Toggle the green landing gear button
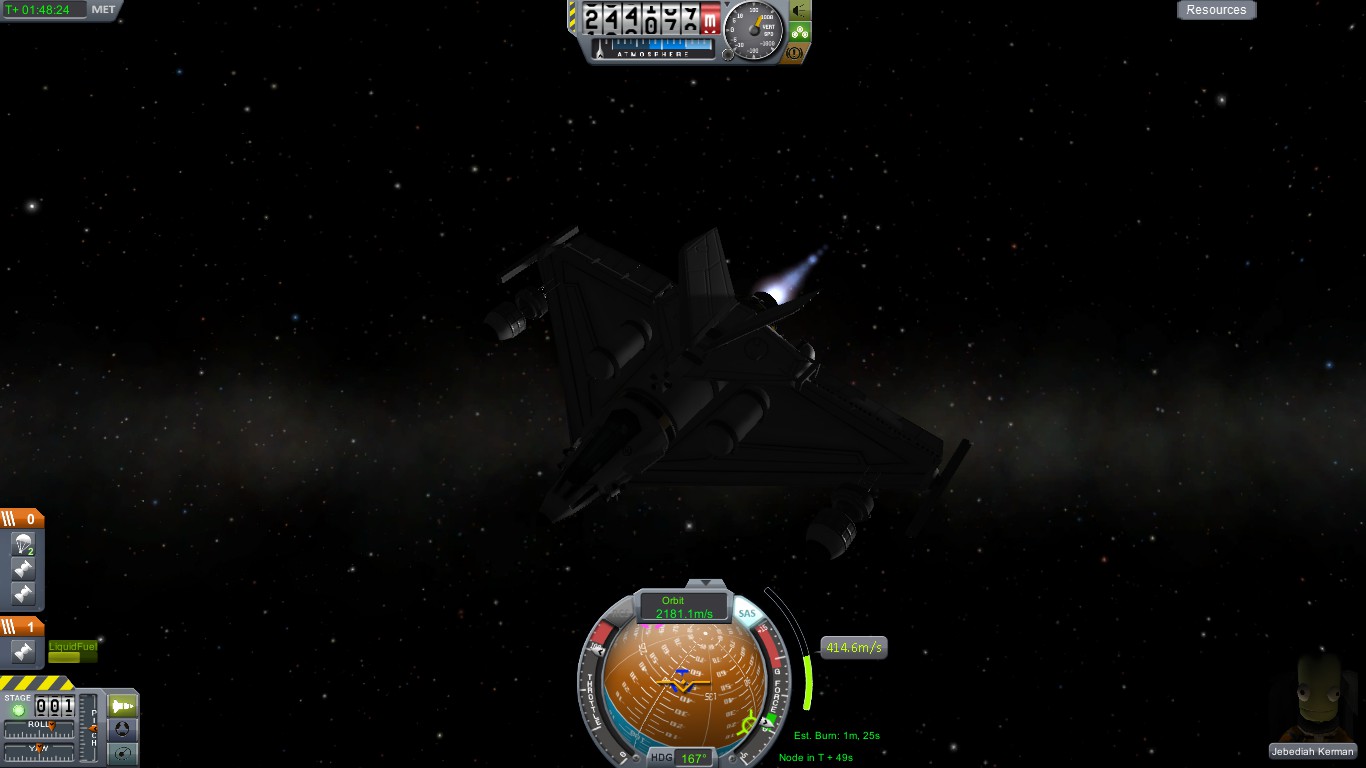 coord(800,32)
